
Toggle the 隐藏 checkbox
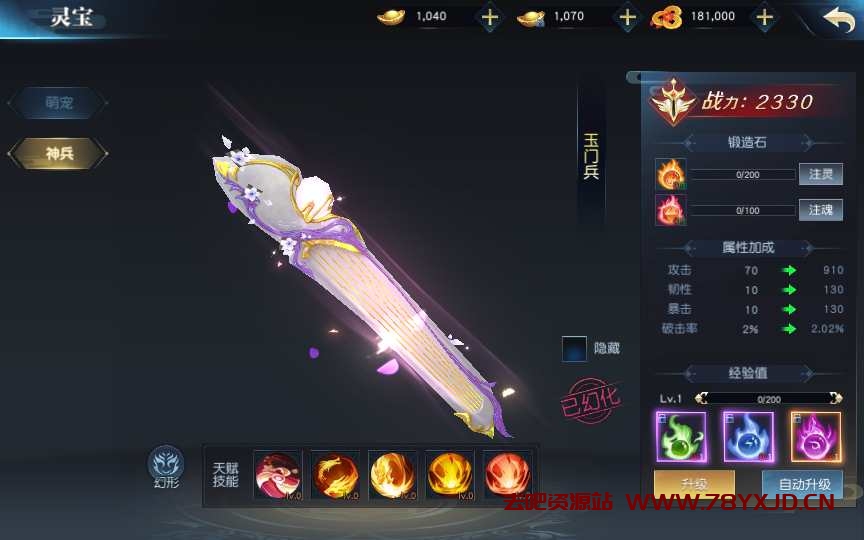(x=575, y=349)
